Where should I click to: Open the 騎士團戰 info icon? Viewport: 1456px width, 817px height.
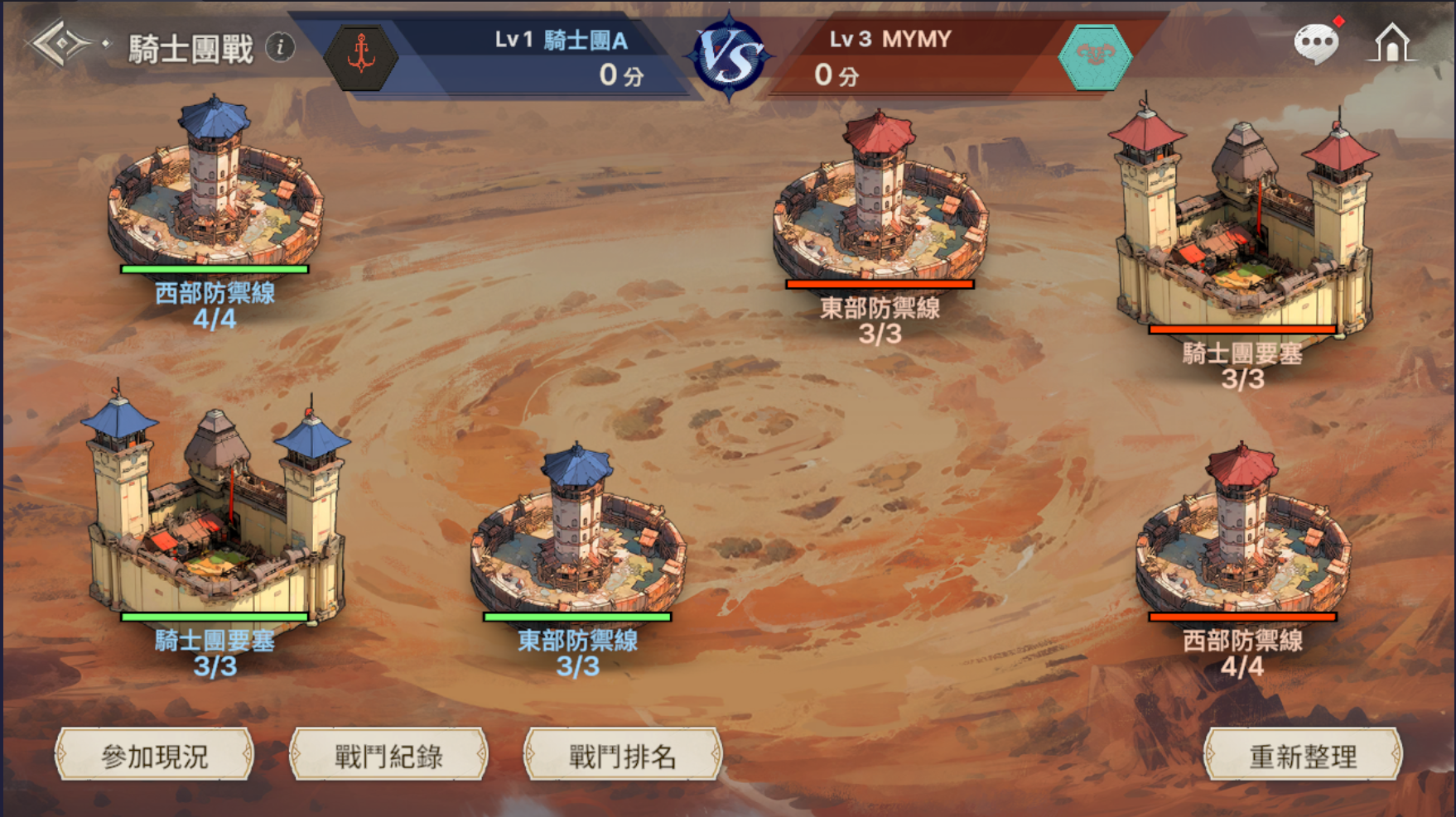pyautogui.click(x=280, y=47)
